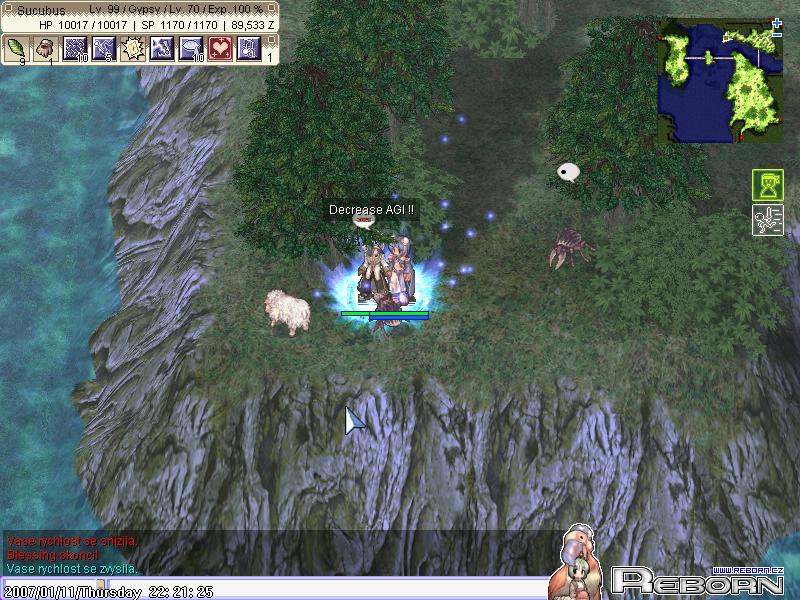The image size is (800, 600).
Task: Activate the lightning bolt skill
Action: [x=162, y=47]
